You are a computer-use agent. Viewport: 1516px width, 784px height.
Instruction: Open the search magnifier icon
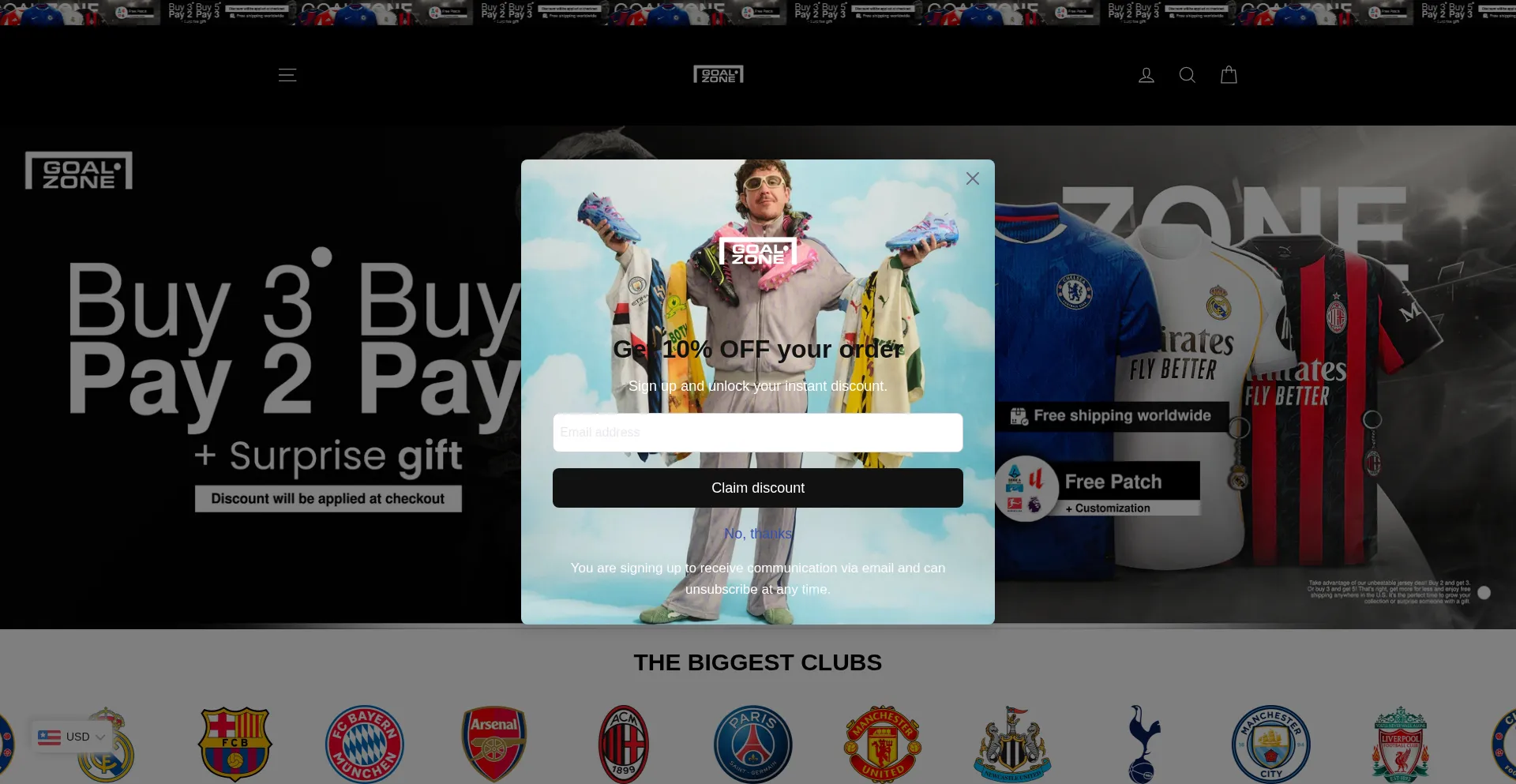pyautogui.click(x=1187, y=75)
